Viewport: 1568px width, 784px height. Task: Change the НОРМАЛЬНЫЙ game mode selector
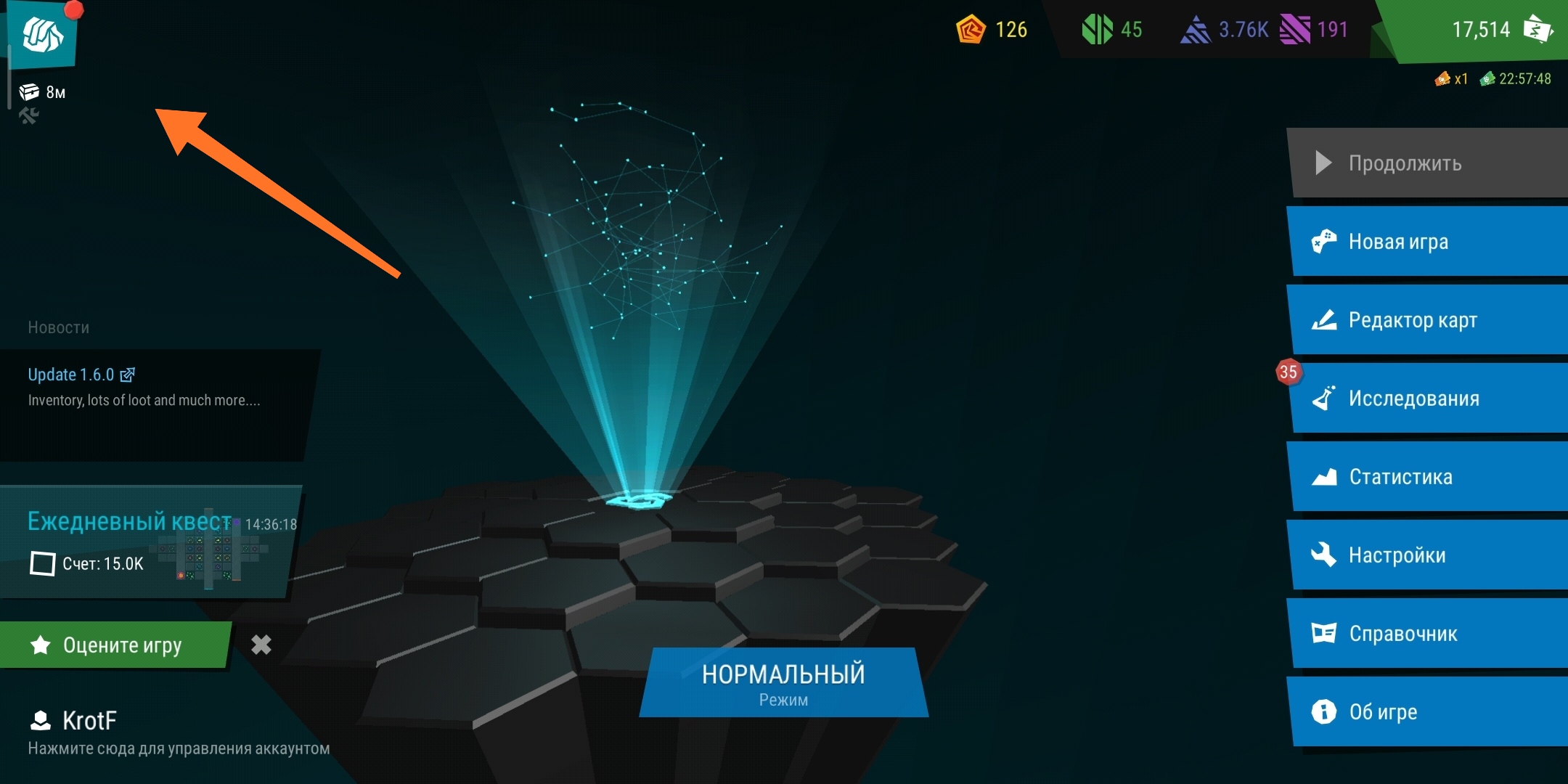[x=783, y=682]
